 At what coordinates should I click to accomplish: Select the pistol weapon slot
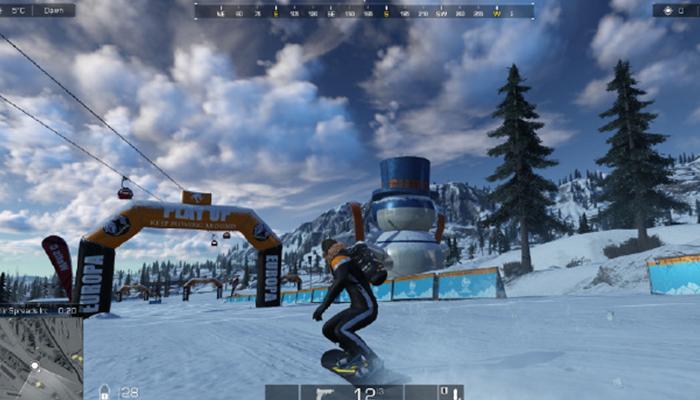click(x=325, y=391)
